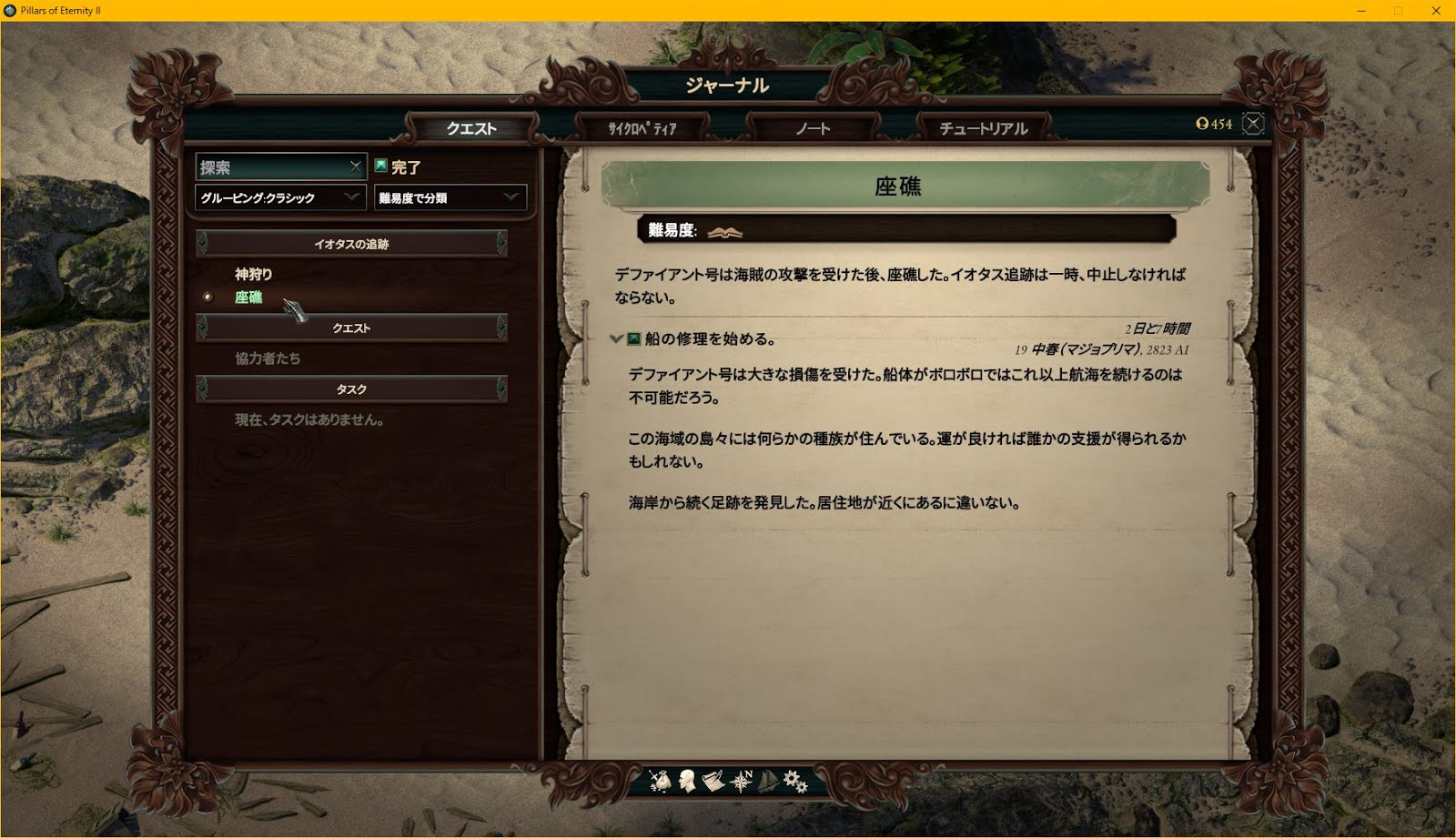Viewport: 1456px width, 838px height.
Task: Clear the 探索 search field with the X
Action: tap(357, 167)
